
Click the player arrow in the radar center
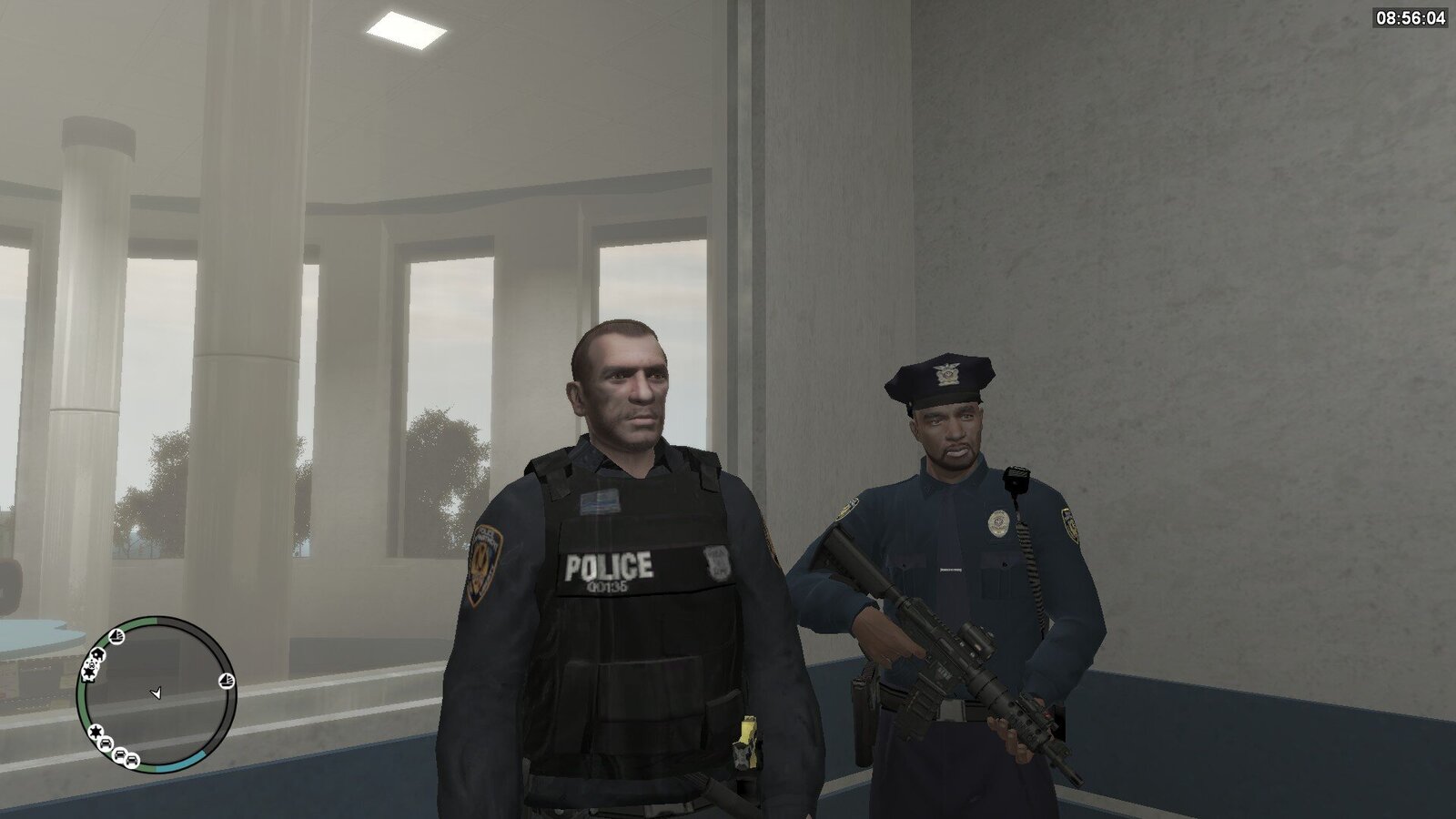[x=157, y=693]
